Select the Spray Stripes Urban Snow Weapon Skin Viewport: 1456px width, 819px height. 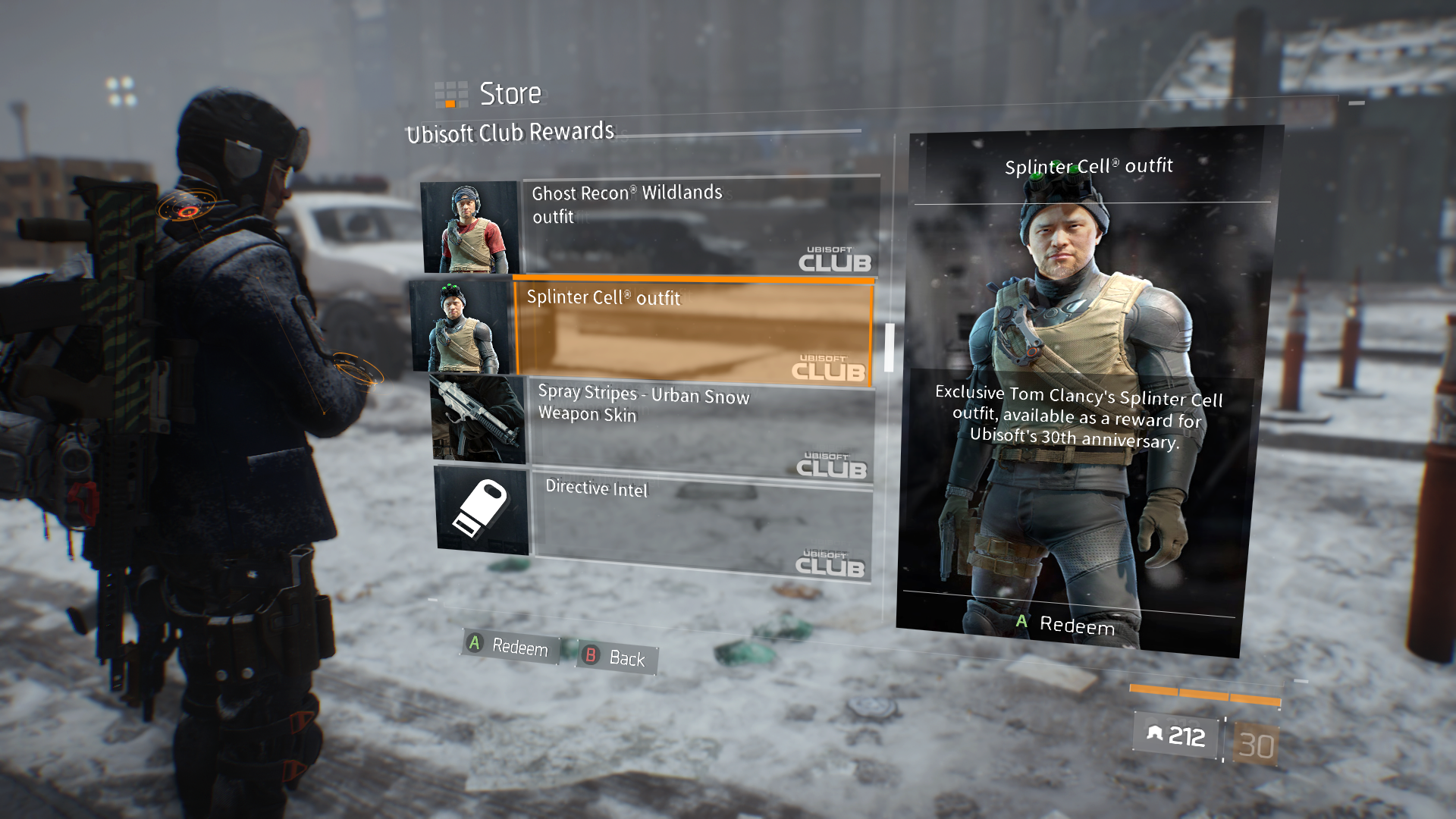[x=682, y=425]
